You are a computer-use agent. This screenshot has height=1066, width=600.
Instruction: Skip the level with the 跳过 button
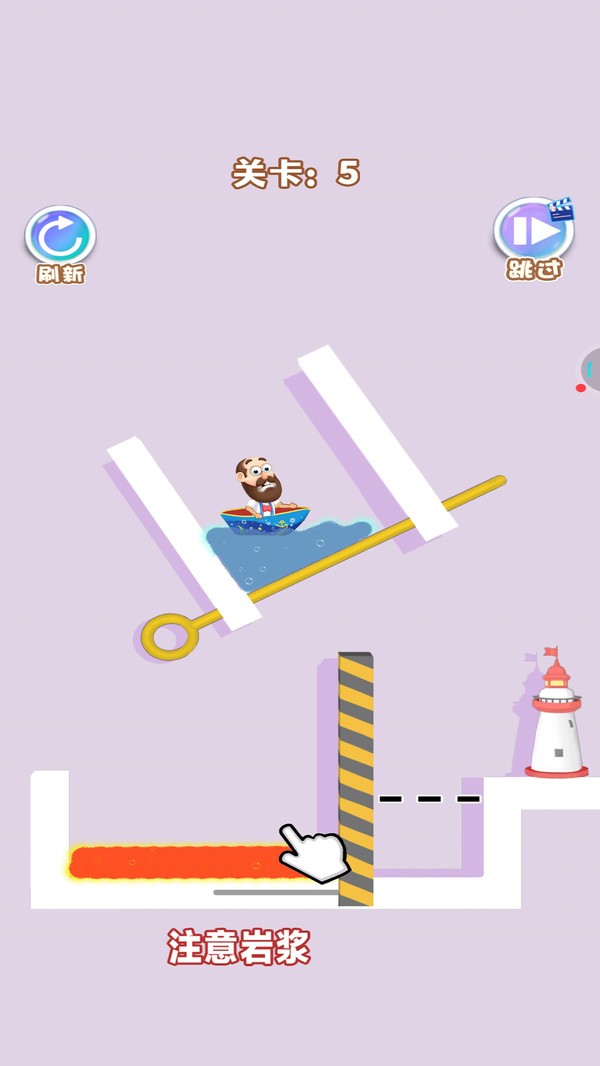[534, 232]
